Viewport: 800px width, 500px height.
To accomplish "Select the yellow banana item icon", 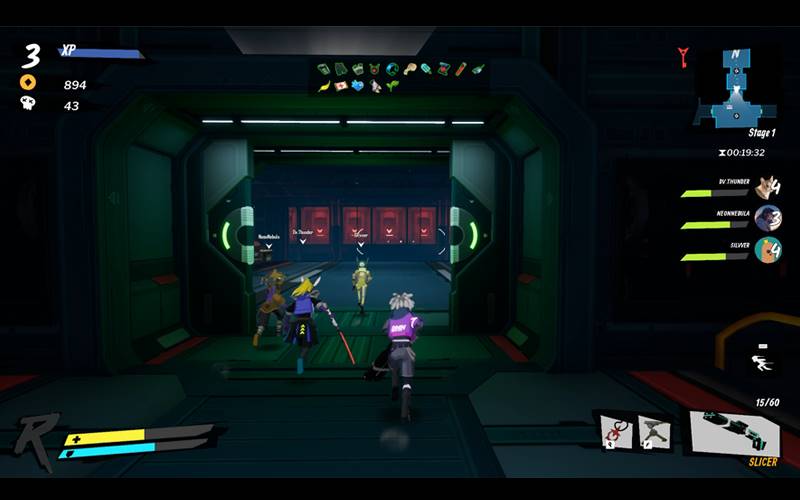I will point(323,87).
